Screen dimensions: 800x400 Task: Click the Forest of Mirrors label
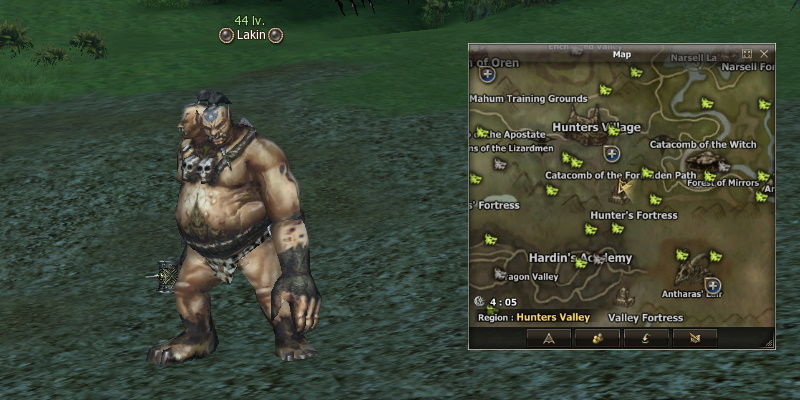[x=722, y=182]
